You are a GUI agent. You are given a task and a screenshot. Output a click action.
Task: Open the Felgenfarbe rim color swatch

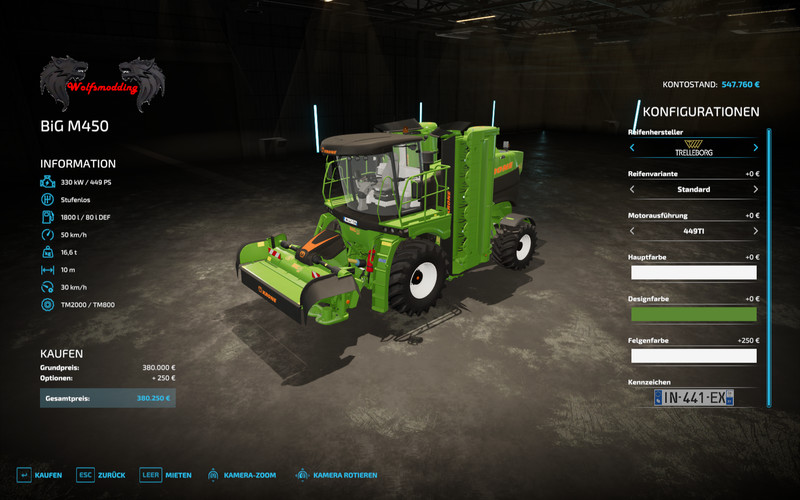(693, 355)
